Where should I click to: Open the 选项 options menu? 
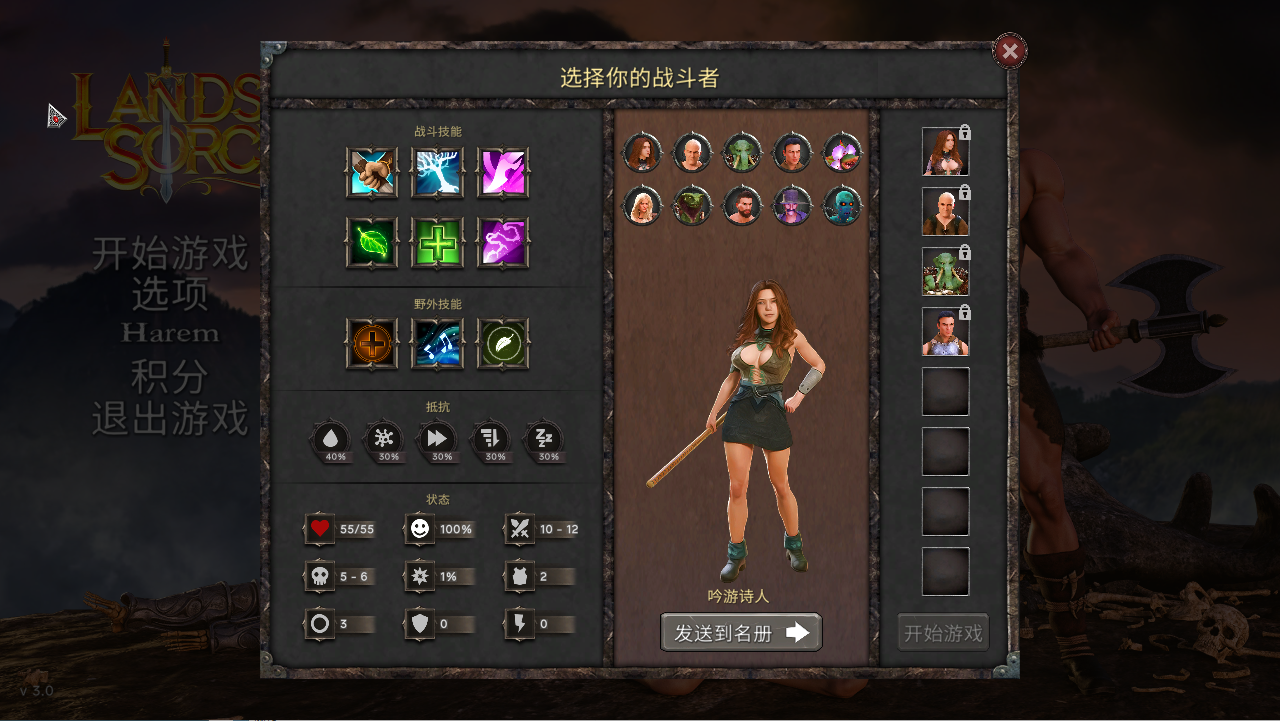(170, 294)
